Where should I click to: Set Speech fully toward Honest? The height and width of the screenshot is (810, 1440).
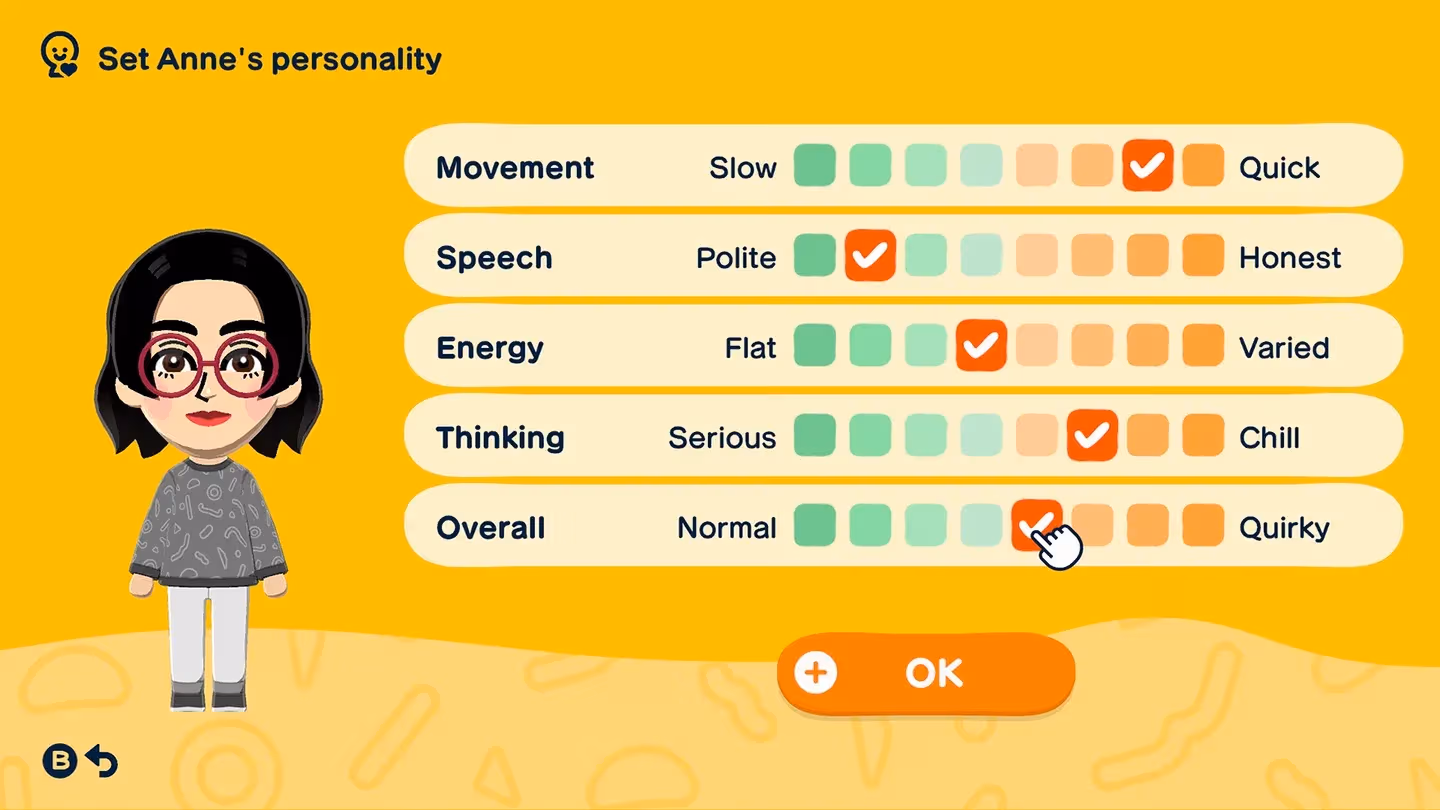click(x=1203, y=256)
